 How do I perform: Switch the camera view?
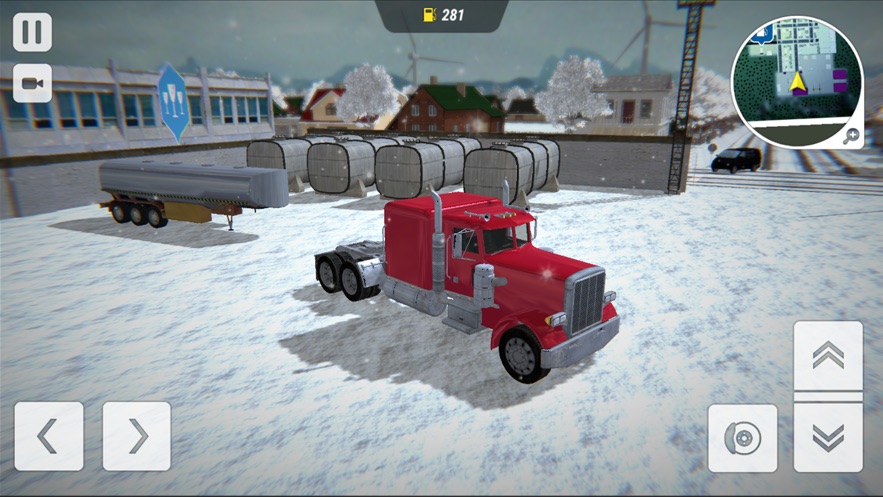(x=32, y=83)
